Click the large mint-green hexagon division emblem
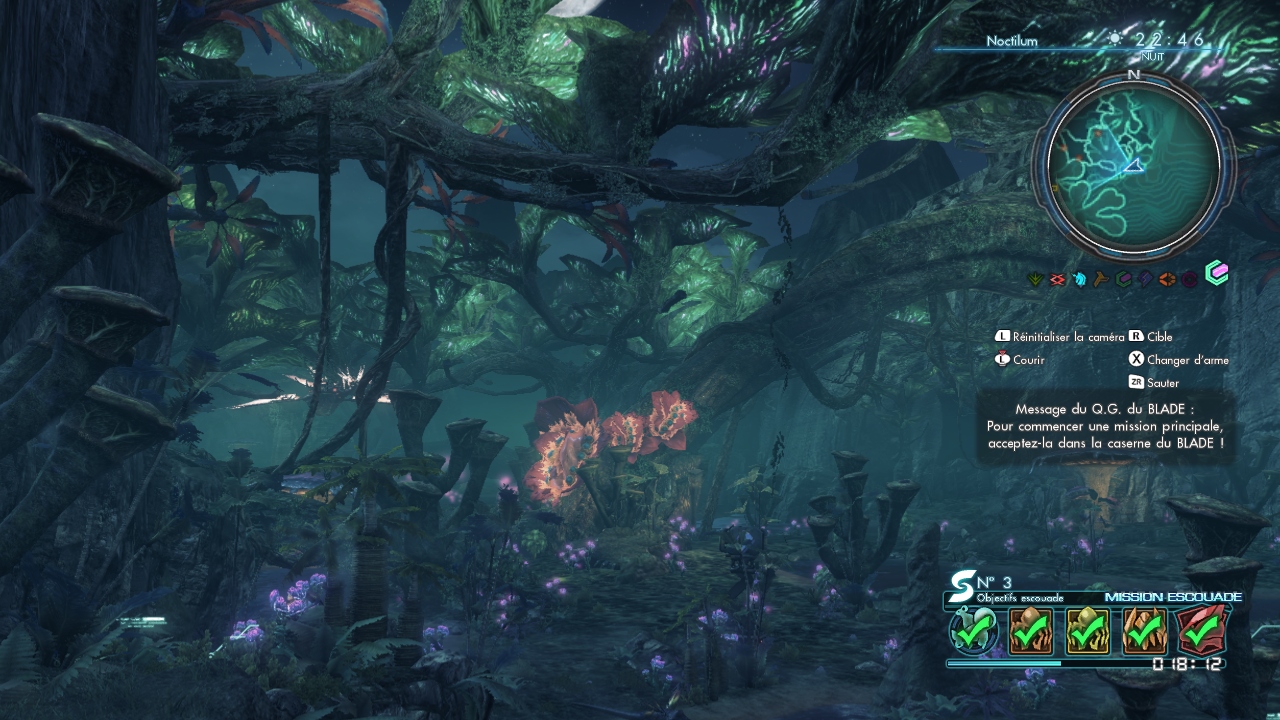This screenshot has width=1280, height=720. pos(1216,273)
